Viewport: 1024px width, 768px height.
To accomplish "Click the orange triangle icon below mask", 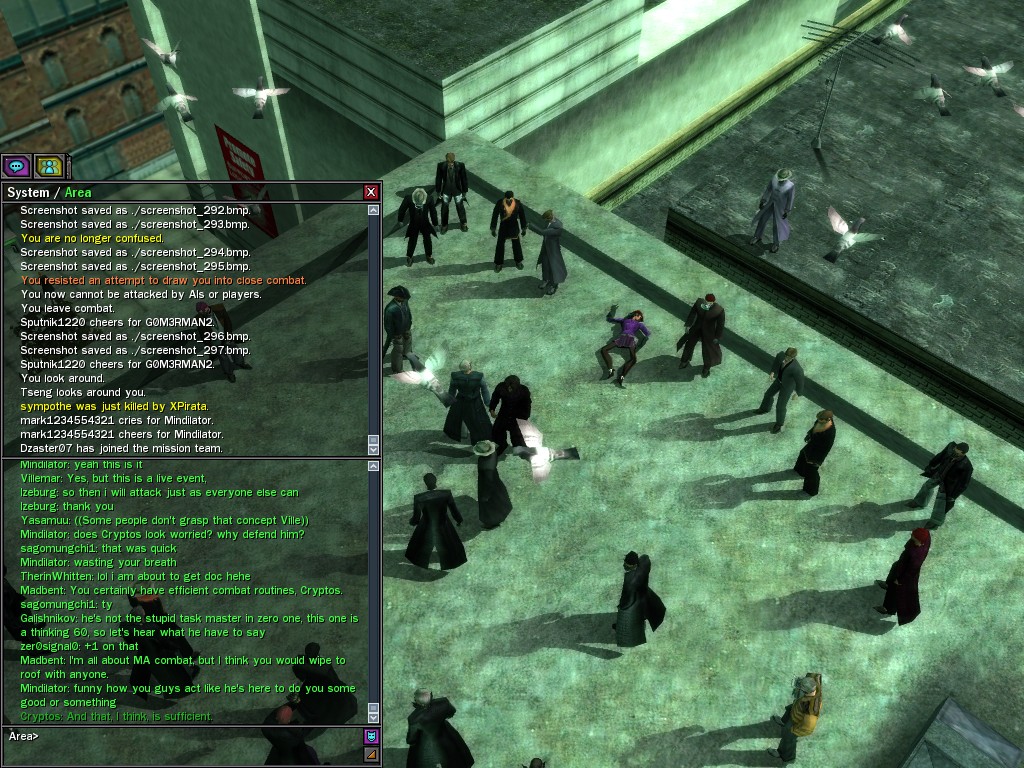I will [371, 754].
